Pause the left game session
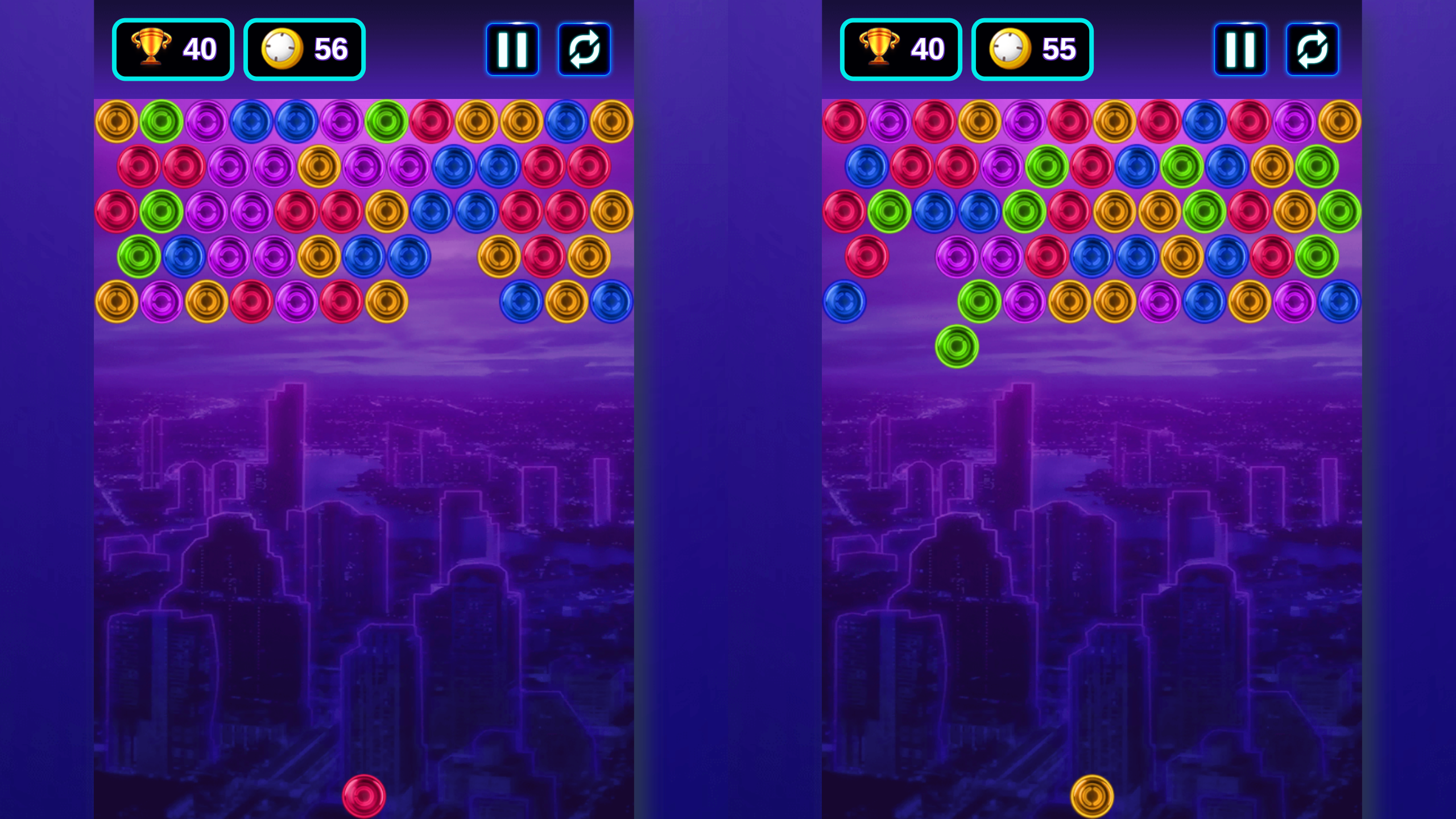Image resolution: width=1456 pixels, height=819 pixels. [512, 48]
